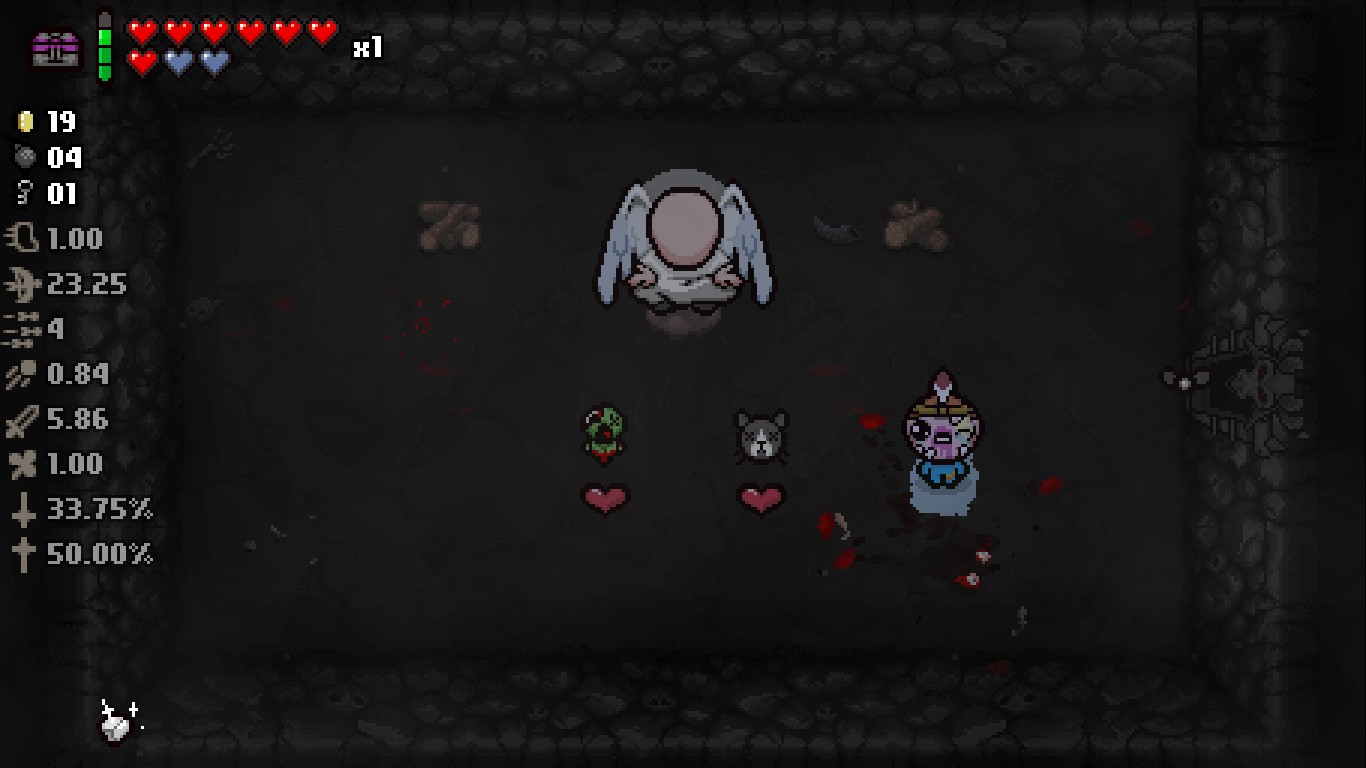Select the gray cat trinket
Screen dimensions: 1366x768
click(x=763, y=432)
